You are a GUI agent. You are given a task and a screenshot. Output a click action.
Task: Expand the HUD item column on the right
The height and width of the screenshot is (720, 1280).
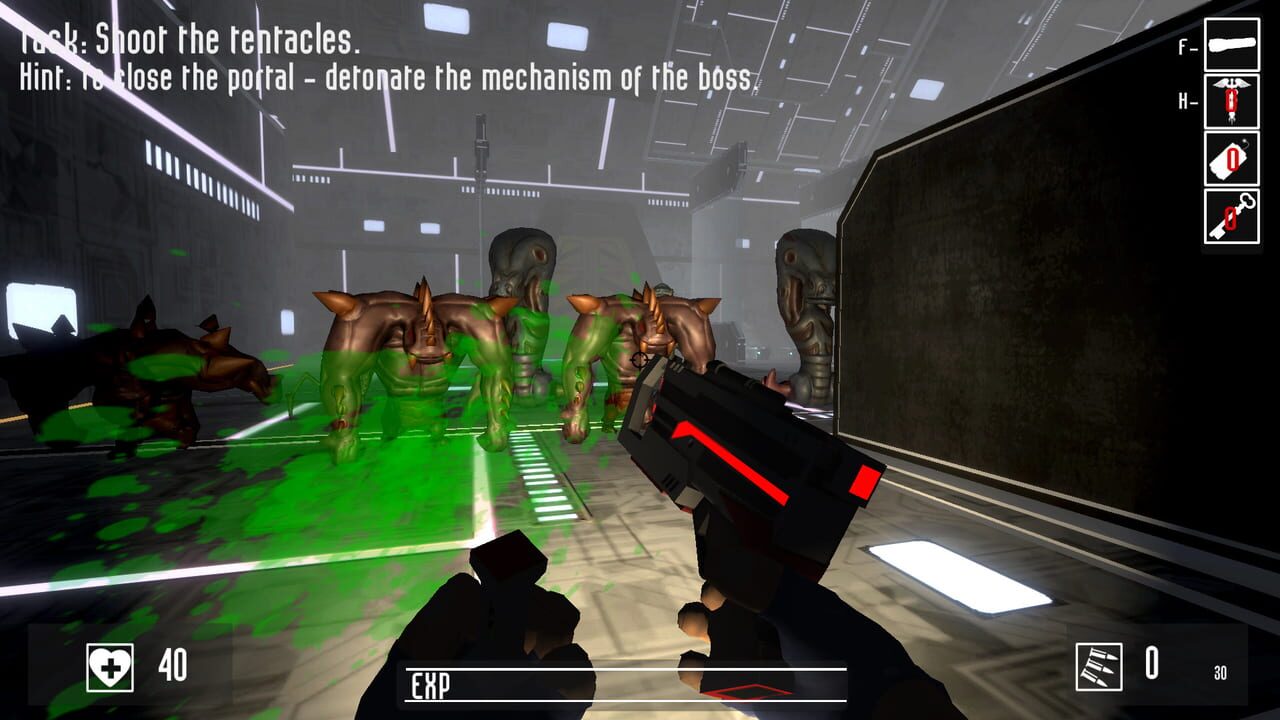1232,130
